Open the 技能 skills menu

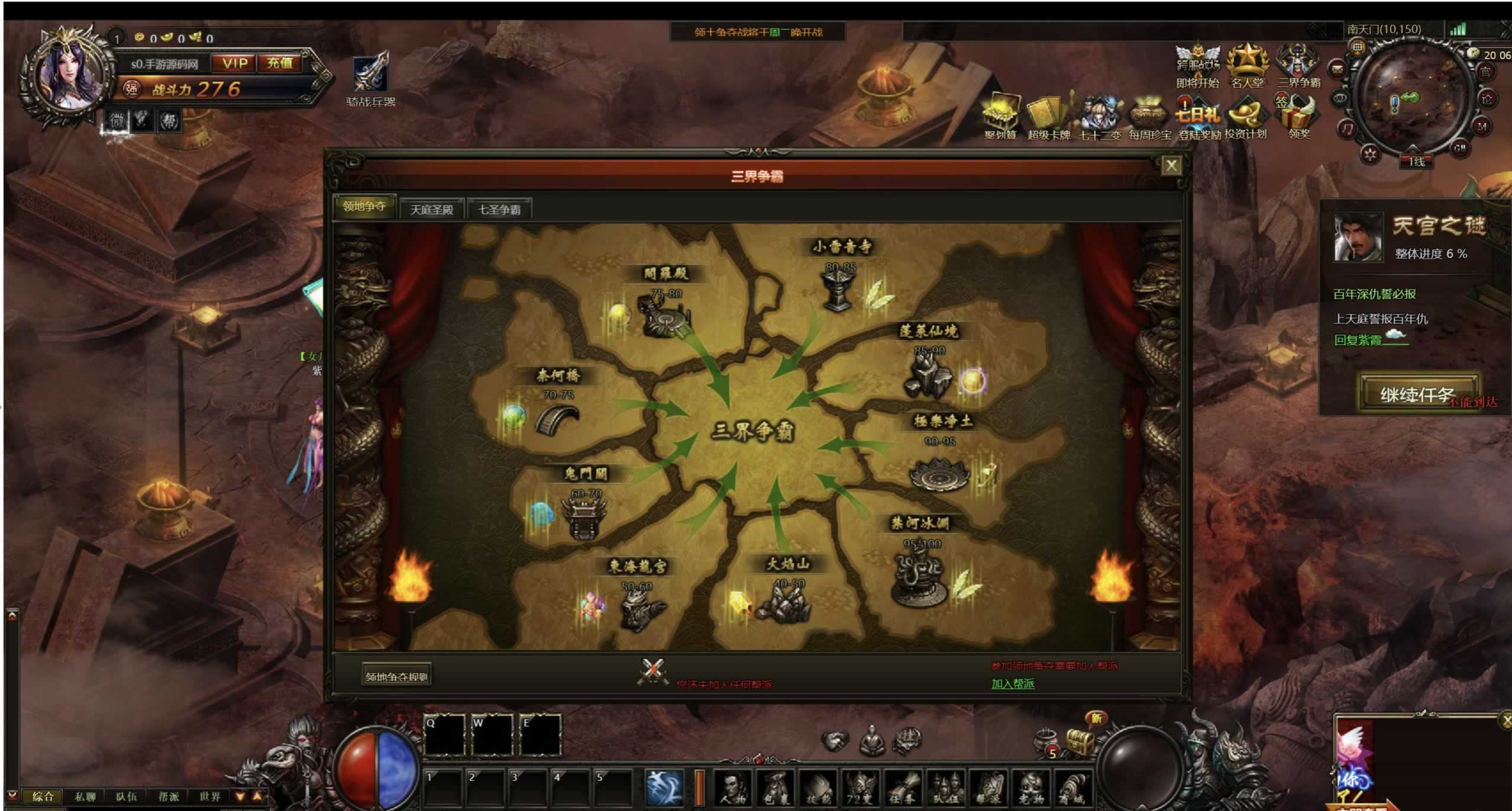click(818, 787)
